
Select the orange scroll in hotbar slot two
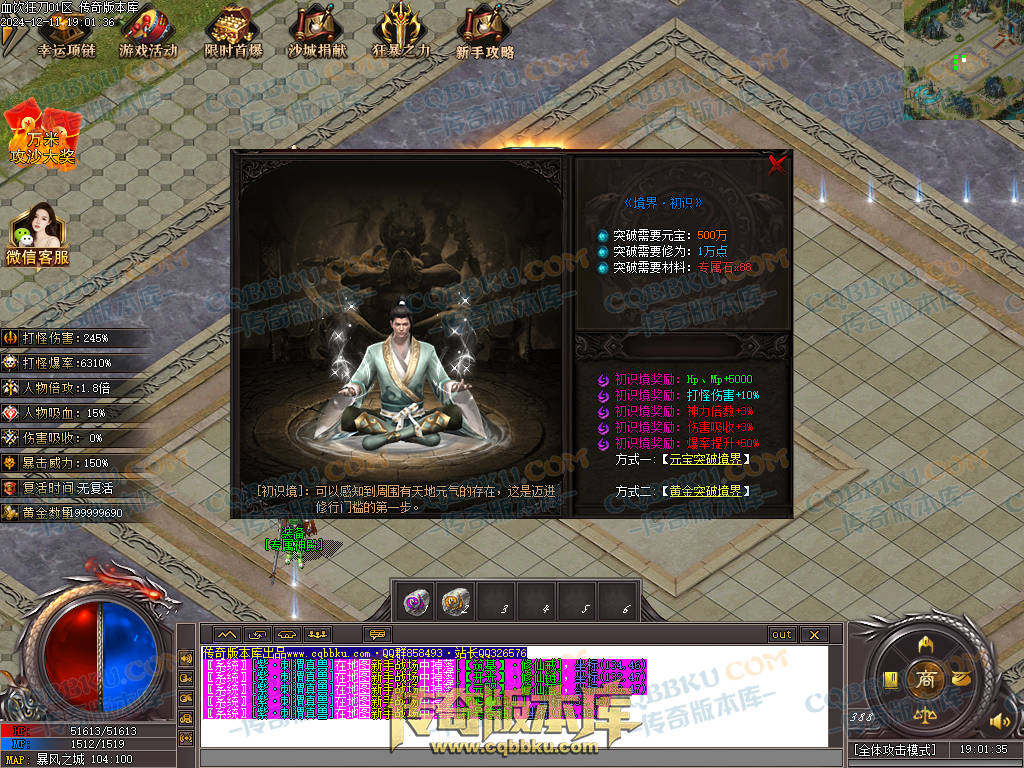click(x=456, y=602)
